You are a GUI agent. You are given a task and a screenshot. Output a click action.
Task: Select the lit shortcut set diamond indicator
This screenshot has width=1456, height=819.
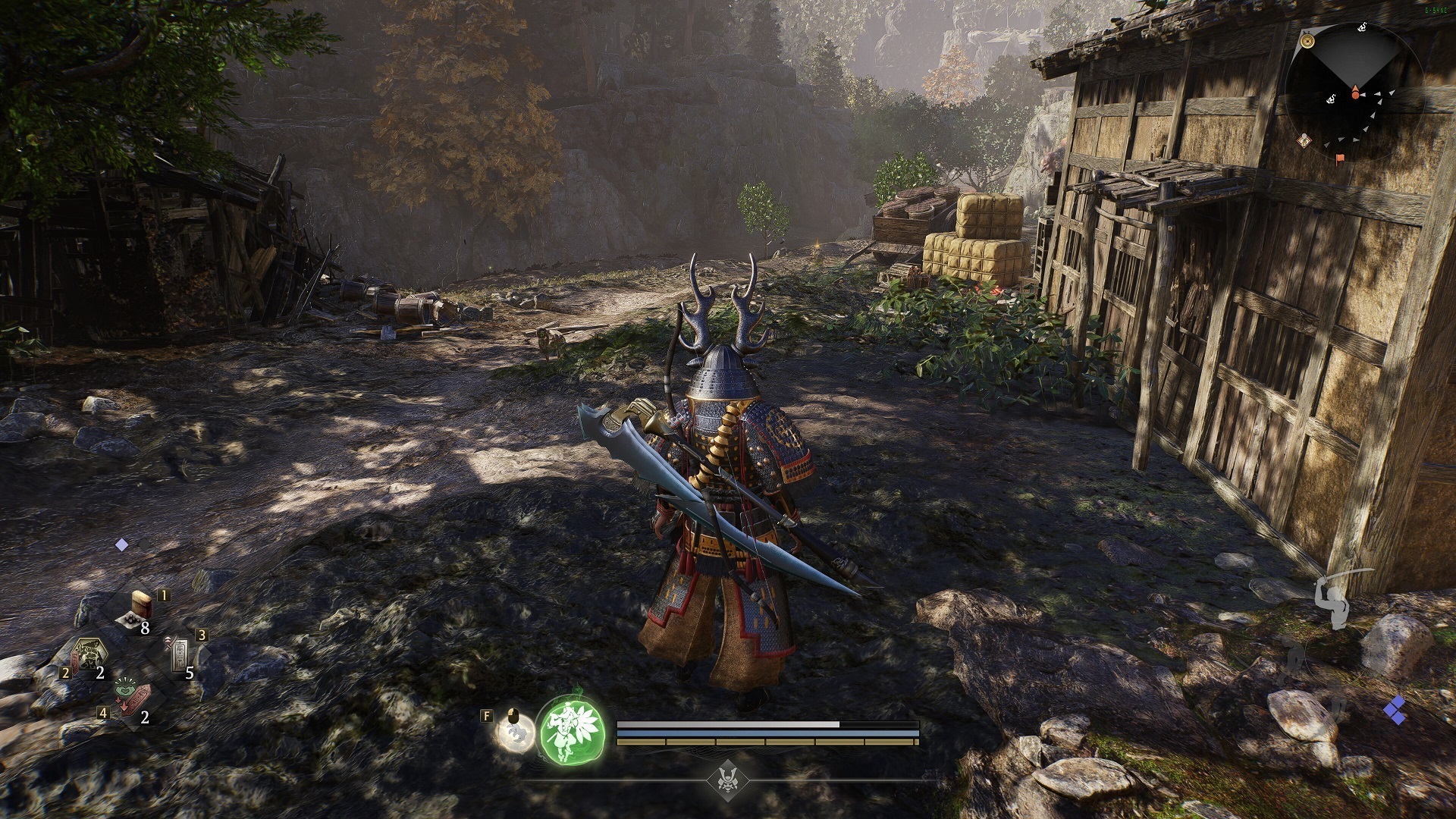click(122, 544)
